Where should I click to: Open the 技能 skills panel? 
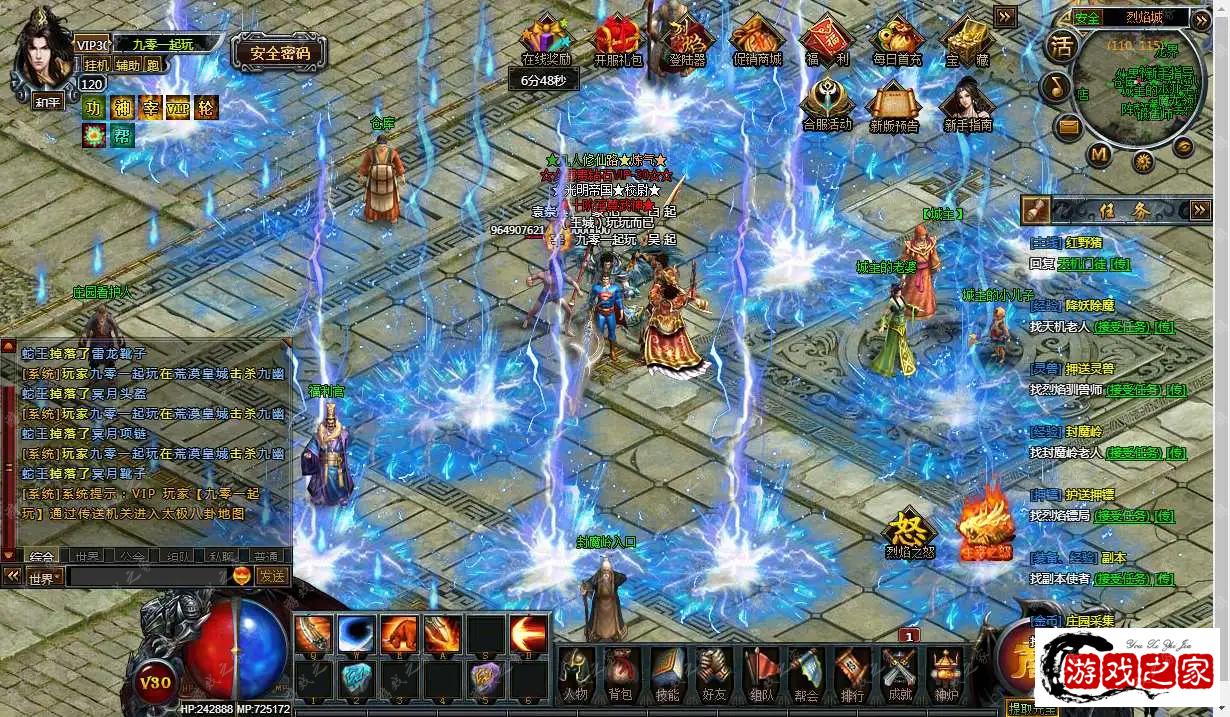(667, 672)
